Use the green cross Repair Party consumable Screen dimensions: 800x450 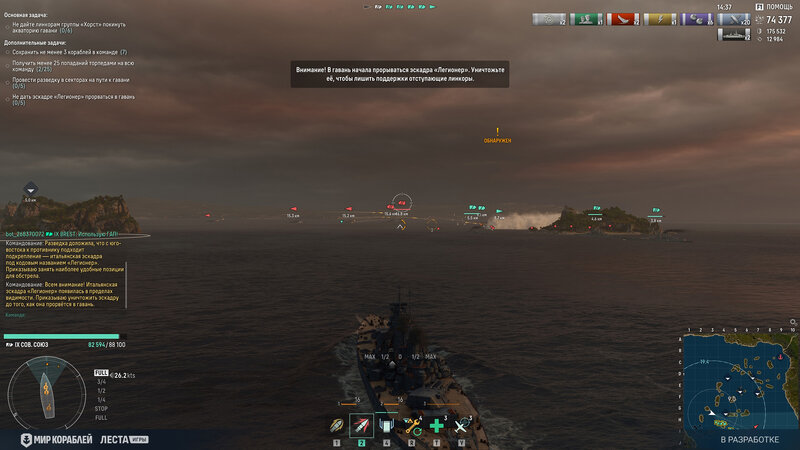436,427
